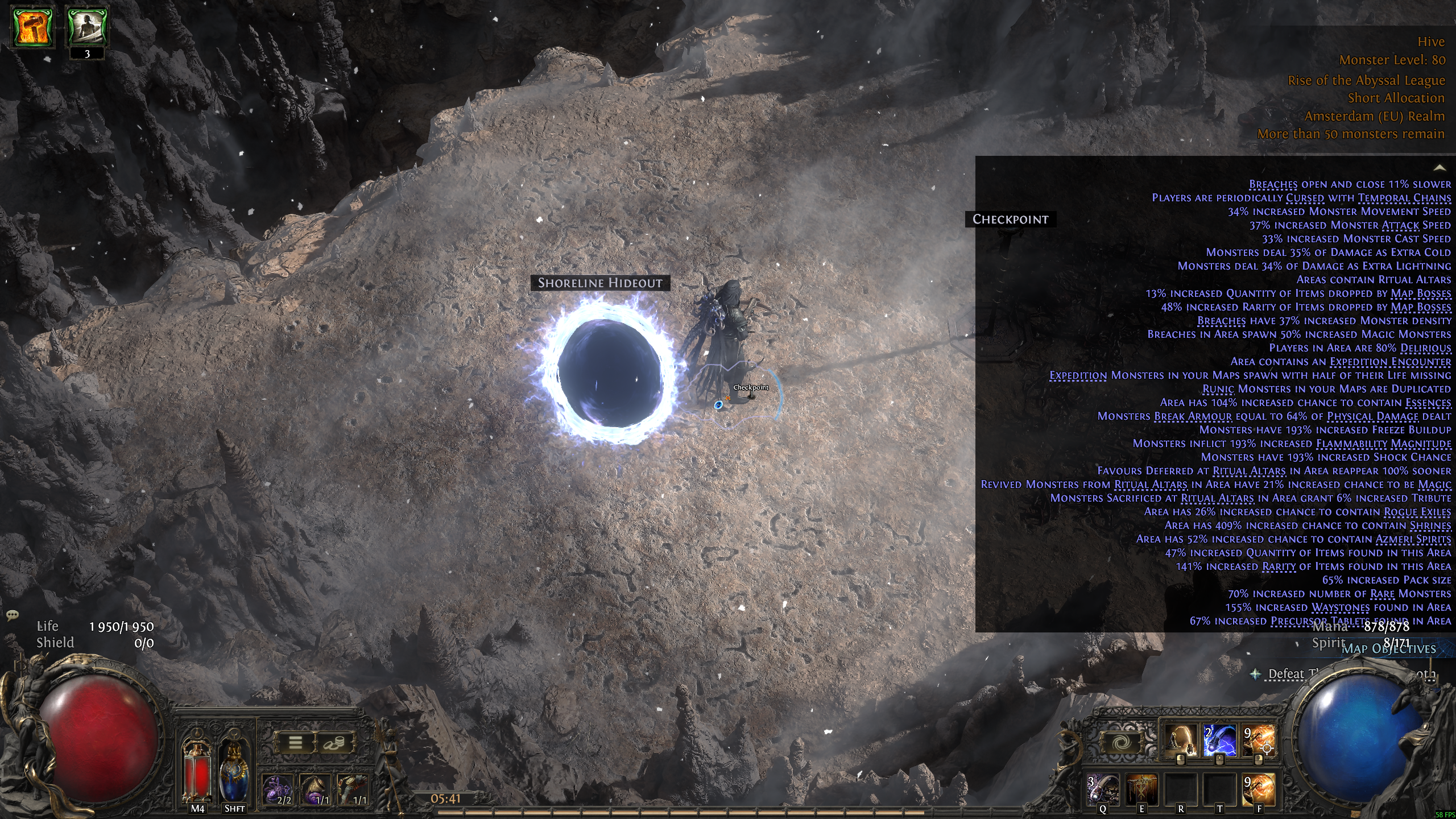Select the F-bound fiery explosion skill slot
Image resolution: width=1456 pixels, height=819 pixels.
(1259, 789)
